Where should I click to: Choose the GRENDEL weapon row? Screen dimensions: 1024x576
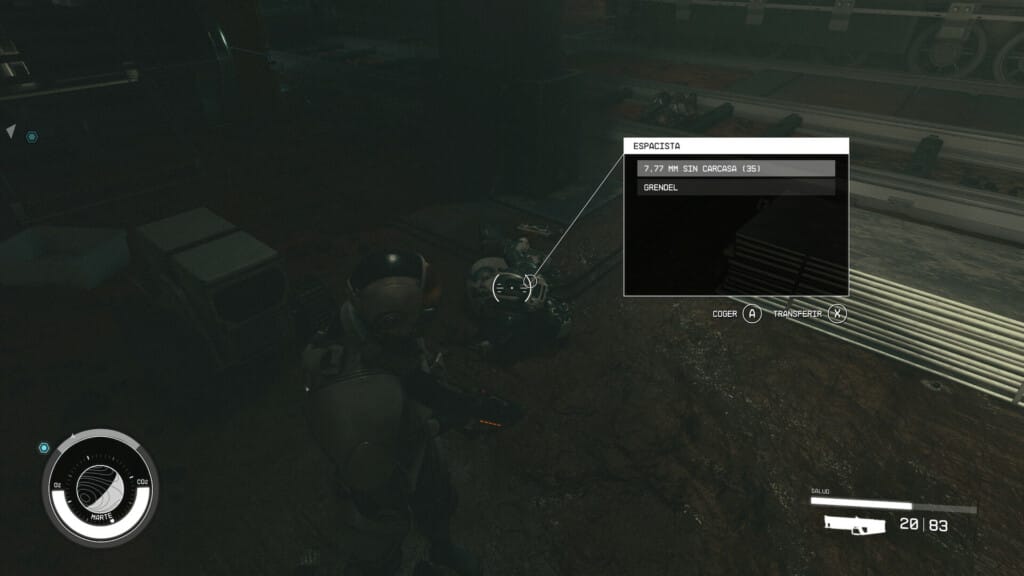tap(736, 187)
